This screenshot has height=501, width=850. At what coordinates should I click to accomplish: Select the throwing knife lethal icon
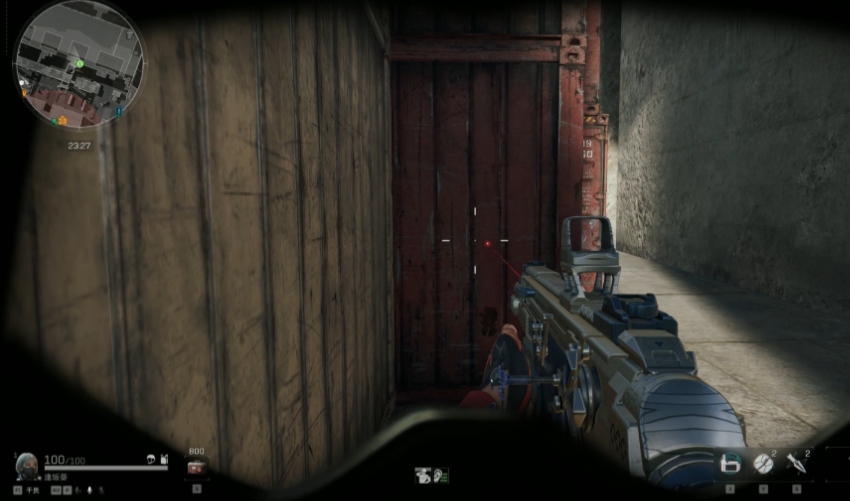(x=797, y=463)
